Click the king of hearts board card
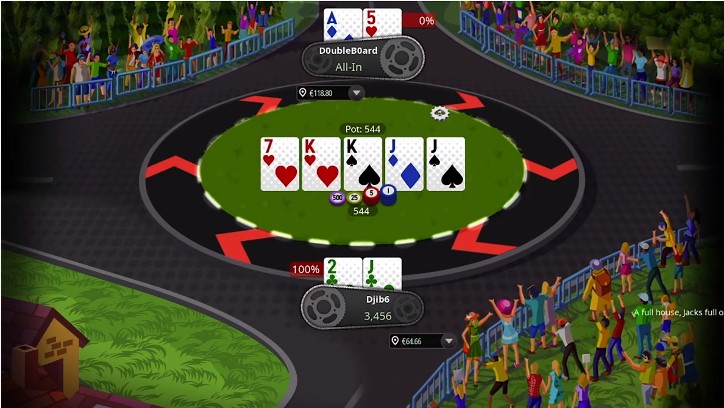The width and height of the screenshot is (724, 408). pyautogui.click(x=321, y=163)
